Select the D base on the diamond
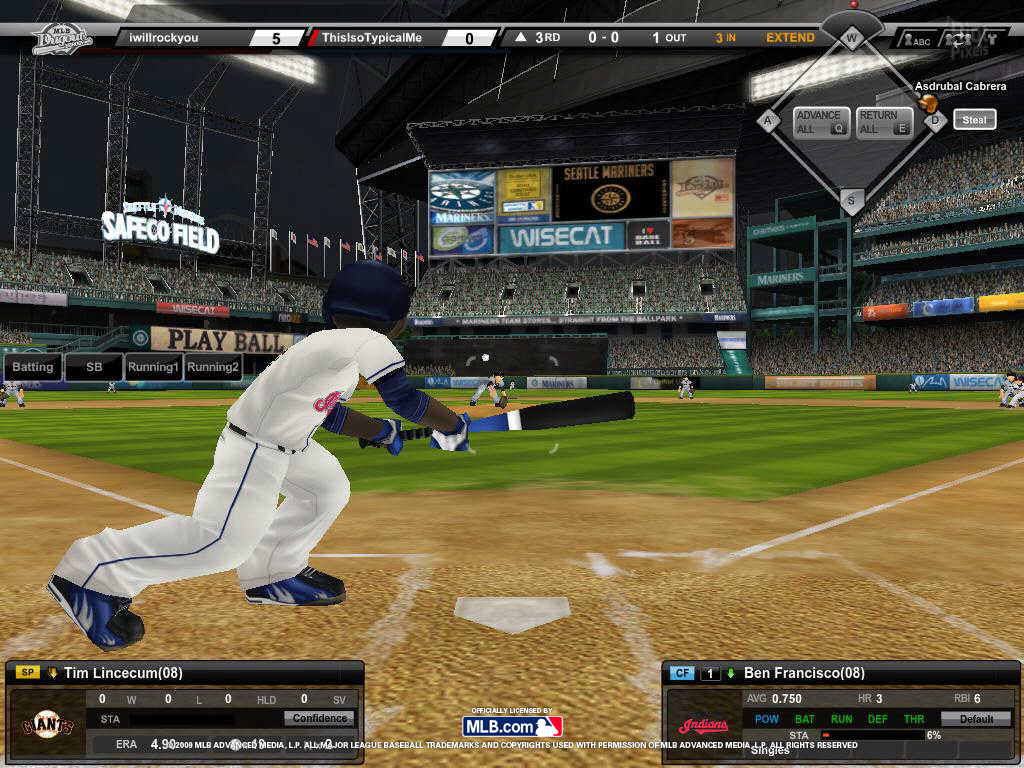 click(936, 121)
